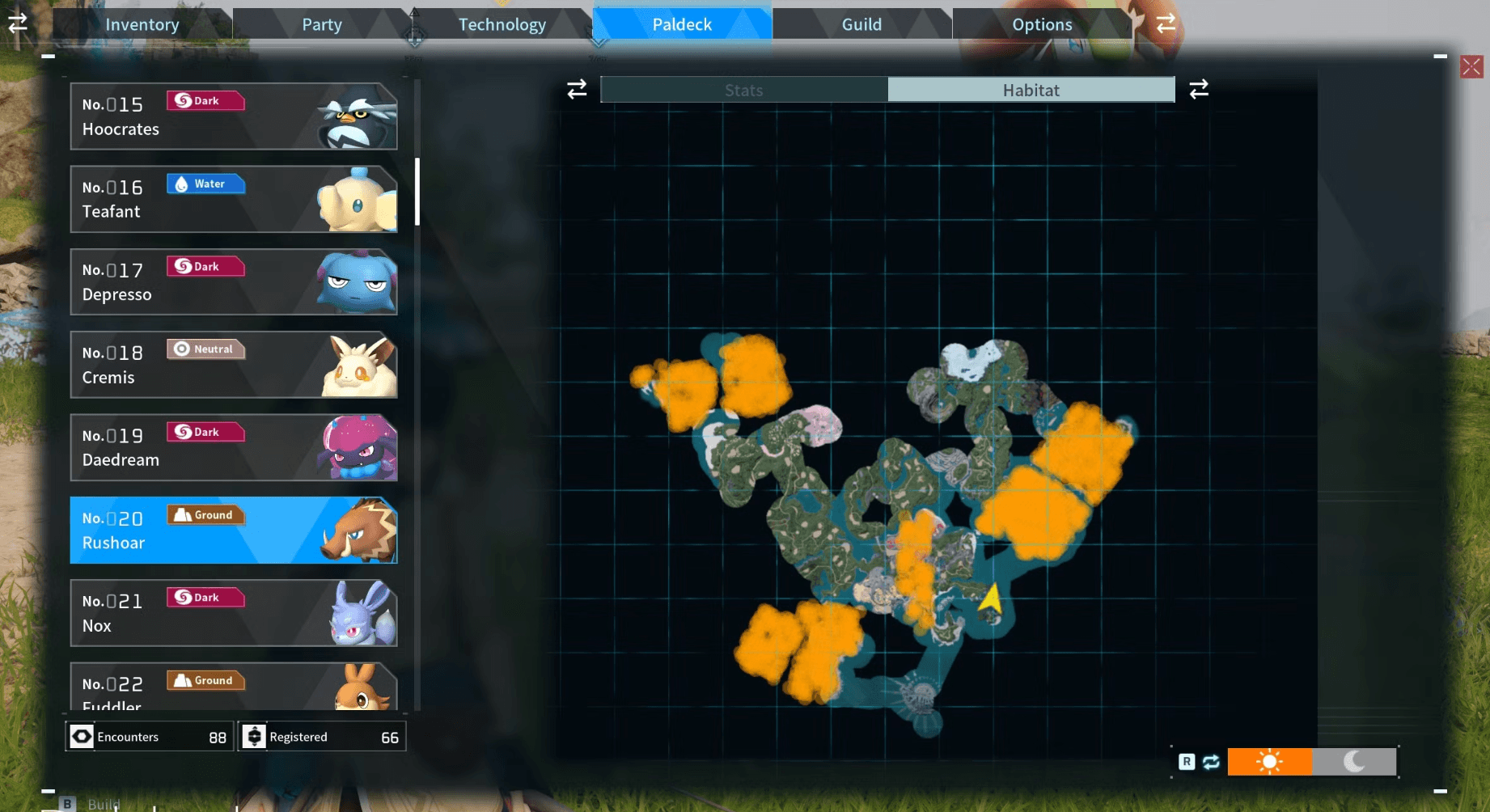Select the Paldeck tab
The image size is (1490, 812).
[682, 24]
